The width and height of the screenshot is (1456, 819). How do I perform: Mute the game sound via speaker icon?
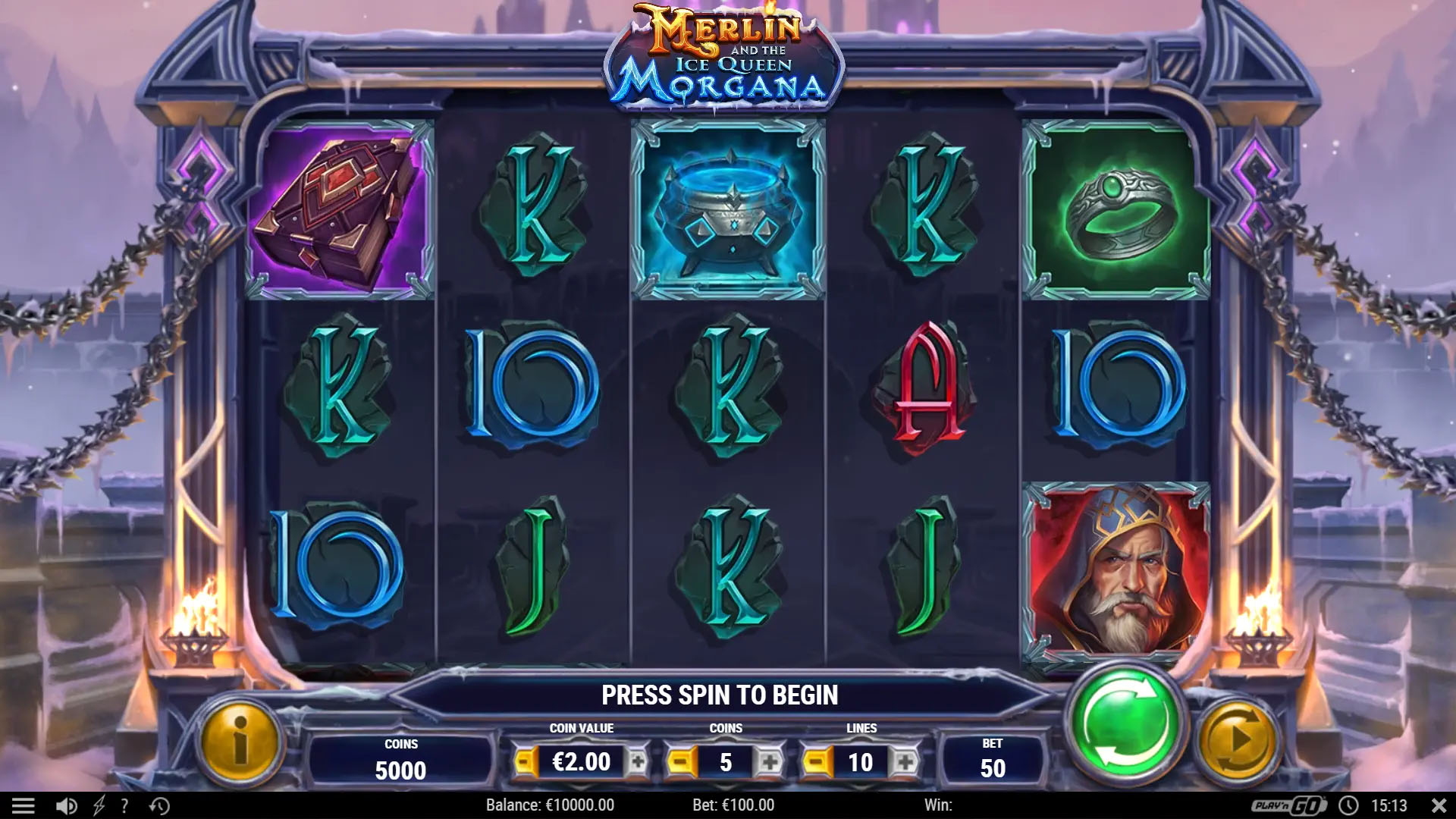[67, 805]
